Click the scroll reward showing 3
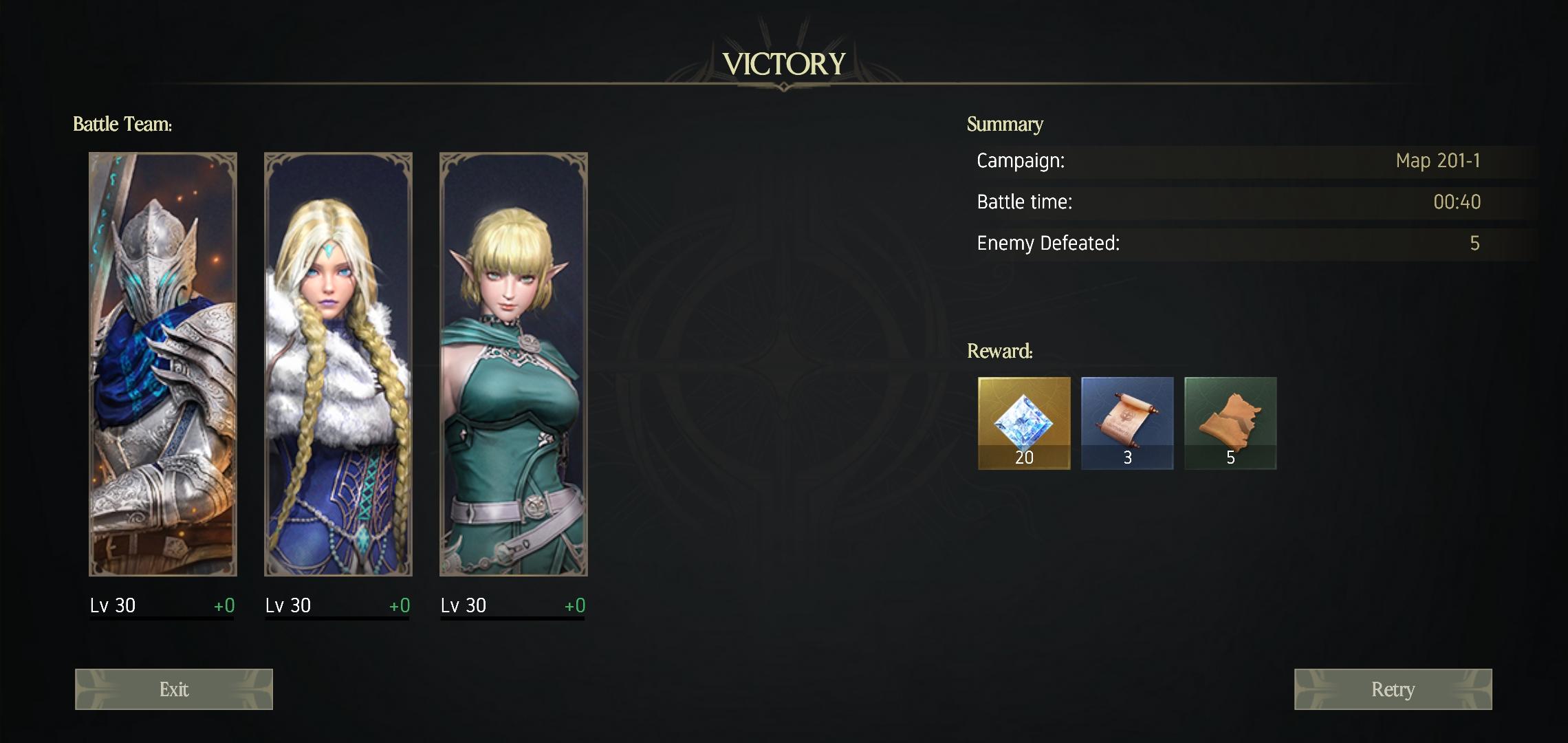This screenshot has width=1568, height=743. point(1126,422)
